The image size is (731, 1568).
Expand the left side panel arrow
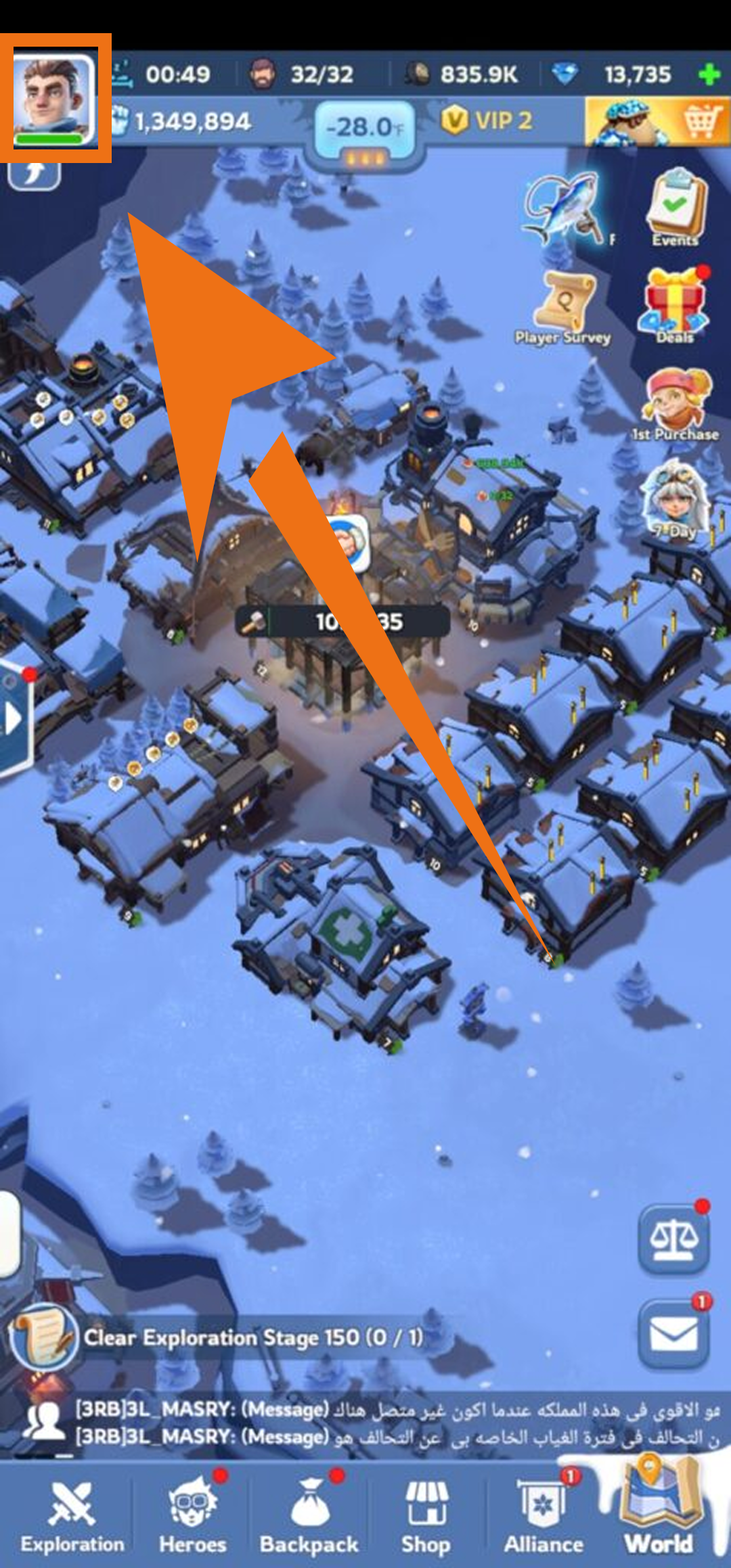(x=14, y=719)
